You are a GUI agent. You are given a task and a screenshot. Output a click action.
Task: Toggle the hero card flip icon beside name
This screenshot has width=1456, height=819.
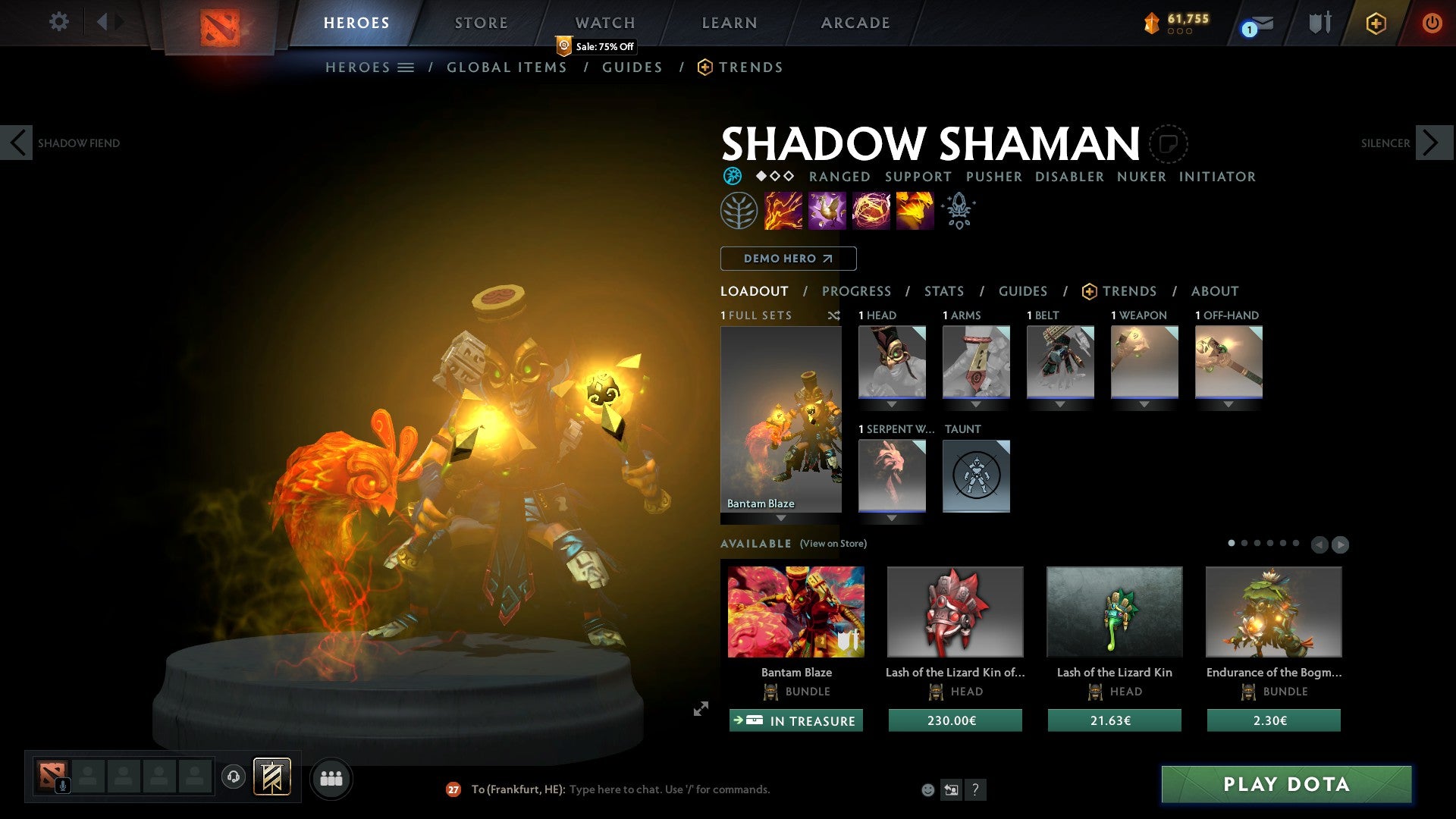coord(1170,143)
